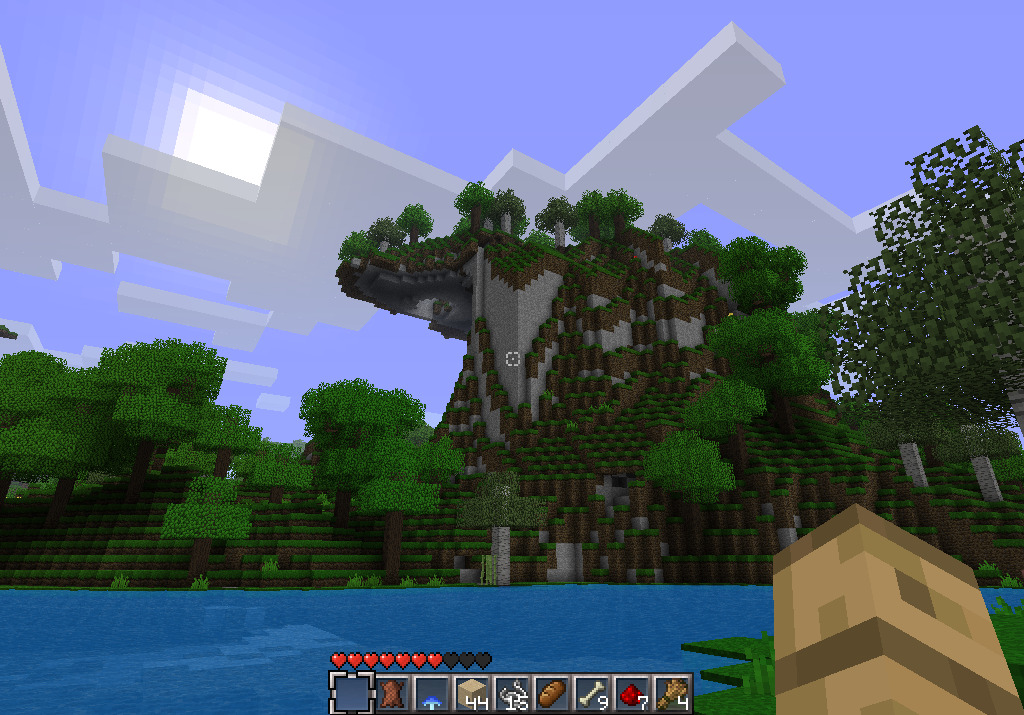Pick the wheat bundle stack of 4
The image size is (1024, 715).
(671, 692)
